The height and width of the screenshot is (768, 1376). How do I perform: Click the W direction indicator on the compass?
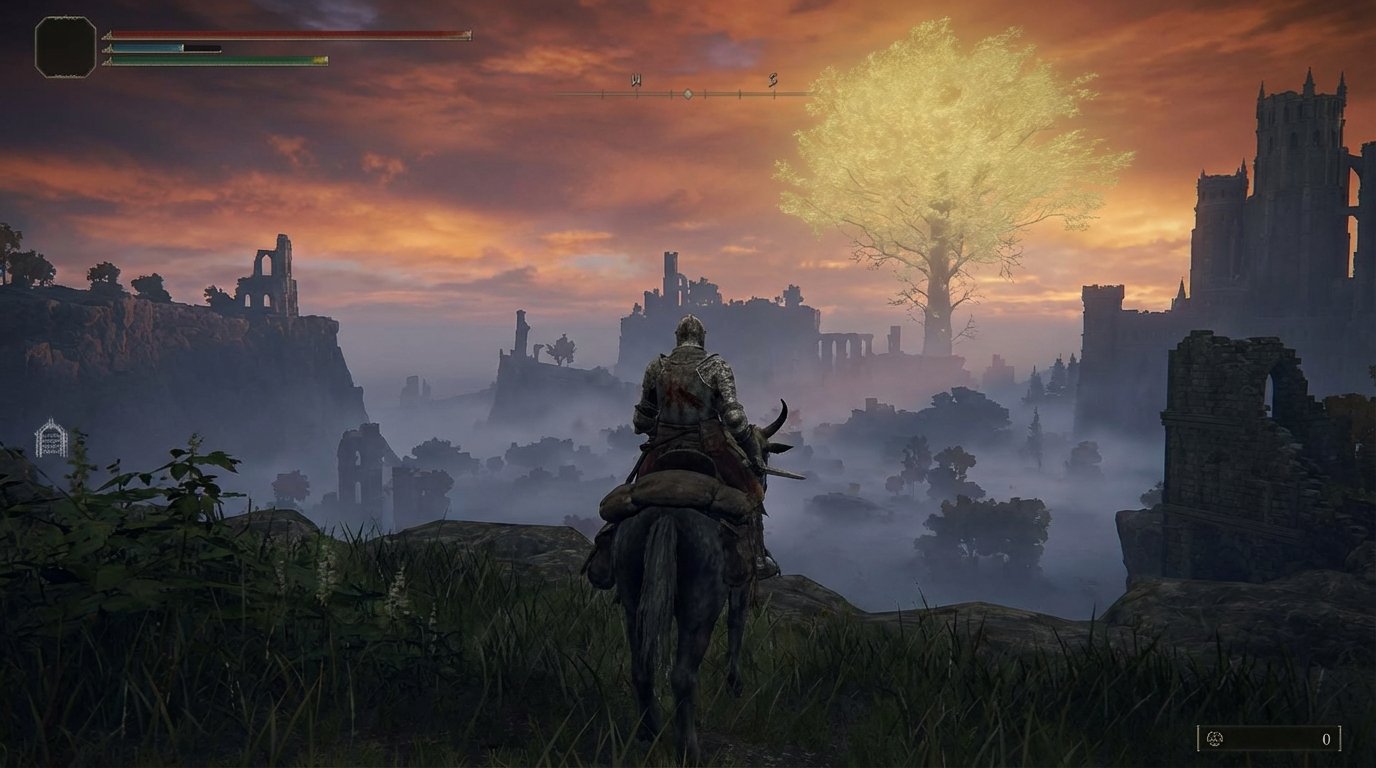(636, 79)
